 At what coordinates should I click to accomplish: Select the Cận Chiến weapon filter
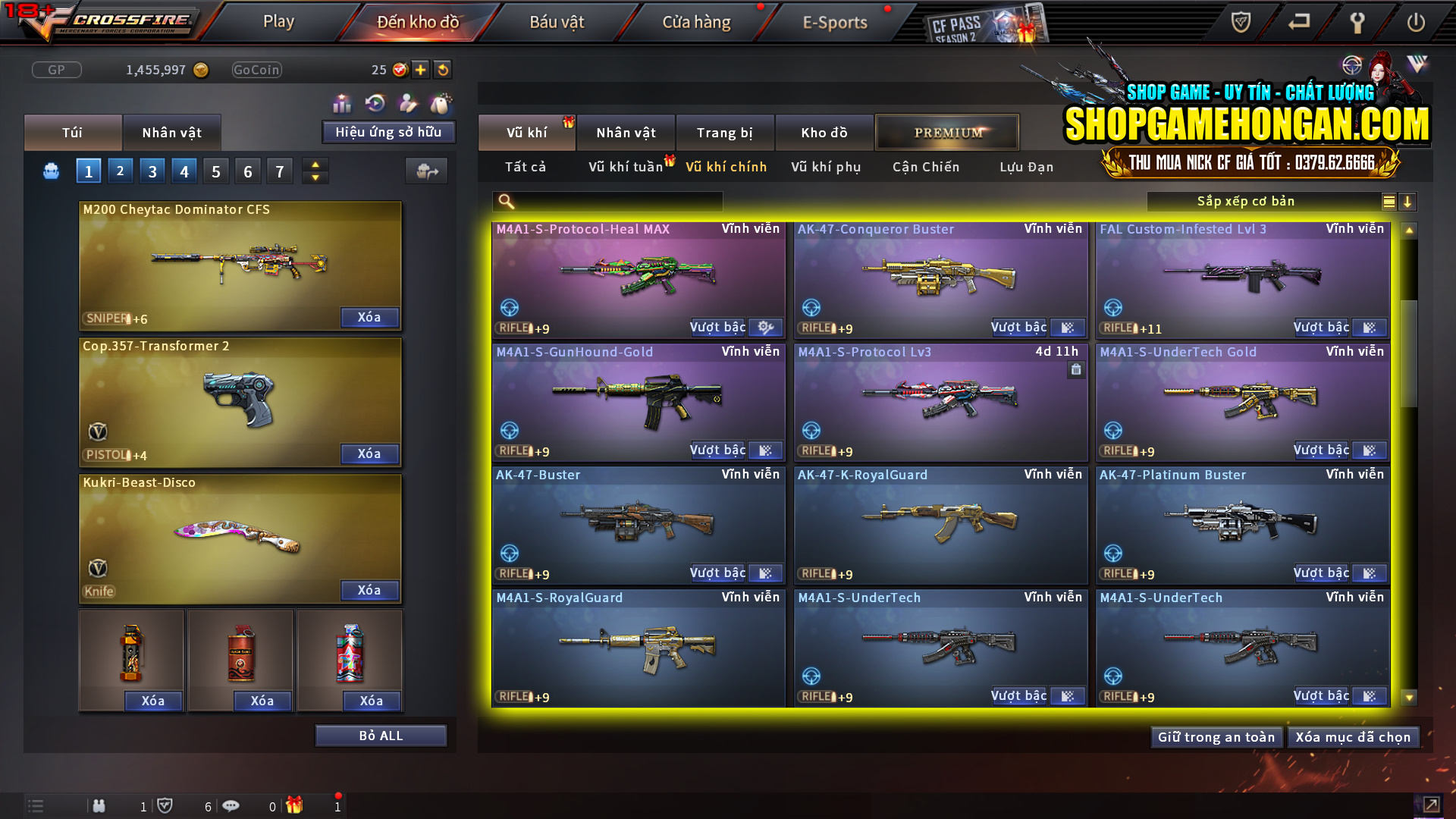point(925,167)
